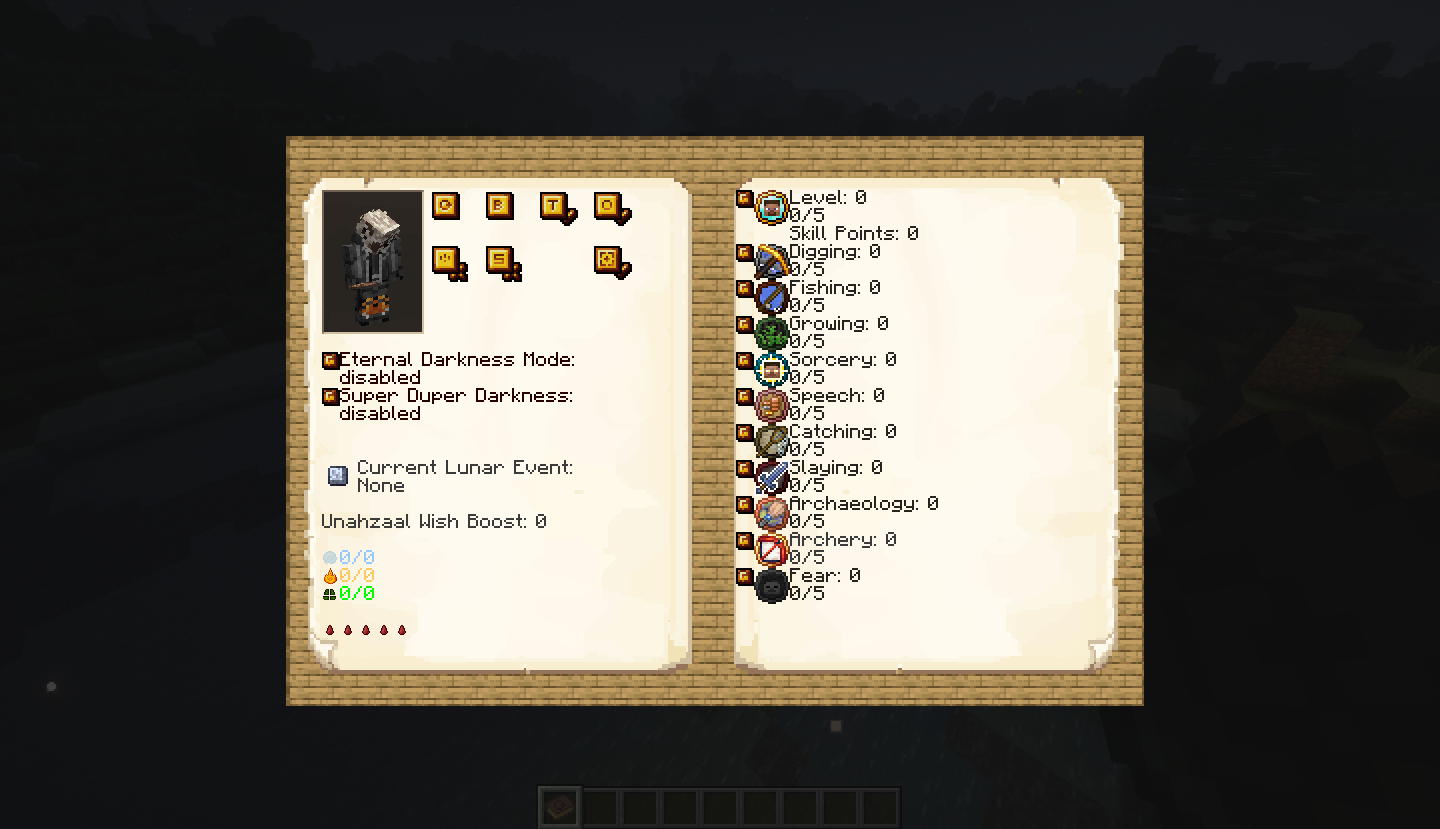The image size is (1440, 829).
Task: Activate the gold arrow button beside portrait
Action: pyautogui.click(x=445, y=206)
